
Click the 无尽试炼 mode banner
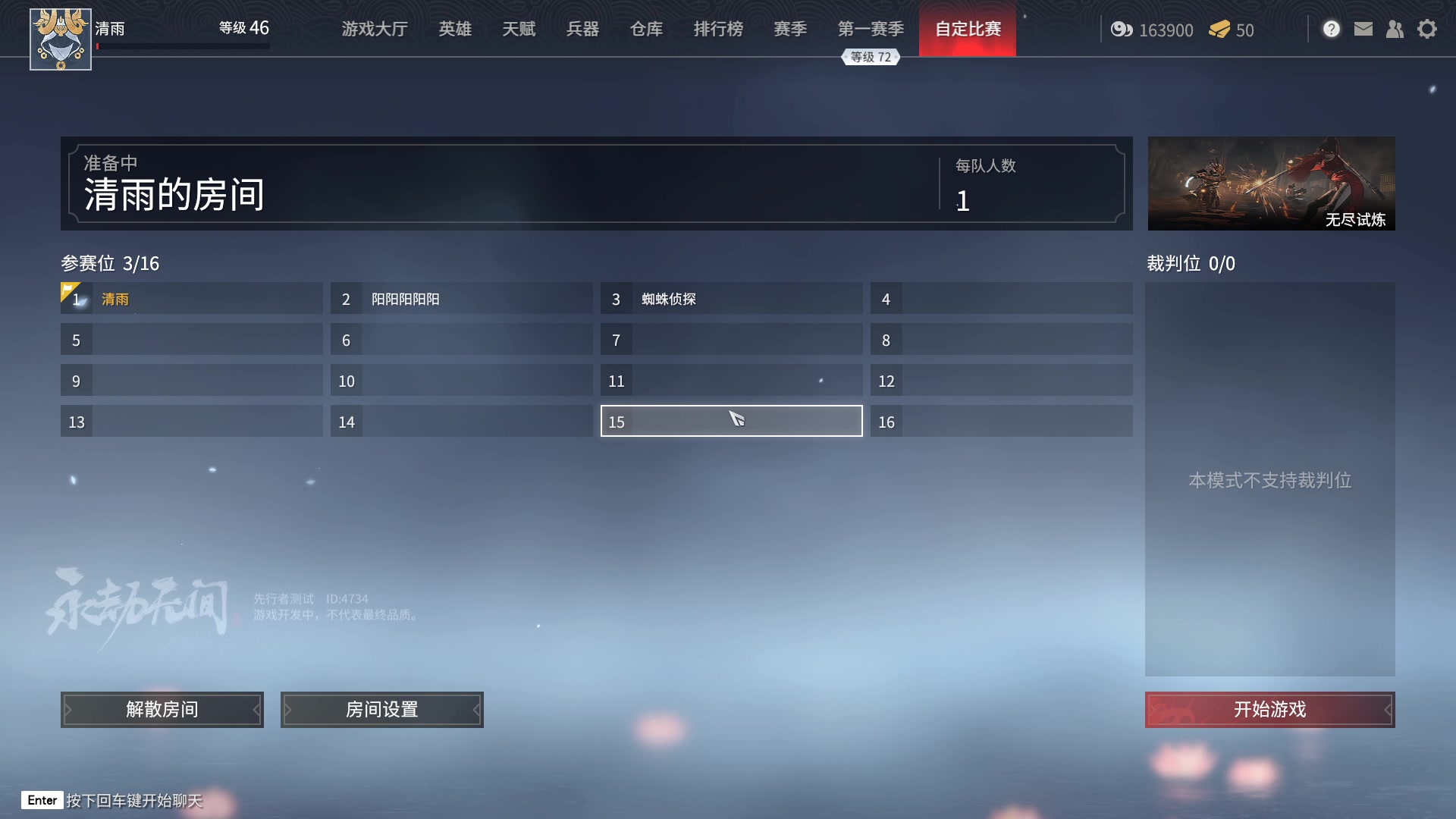pos(1271,183)
